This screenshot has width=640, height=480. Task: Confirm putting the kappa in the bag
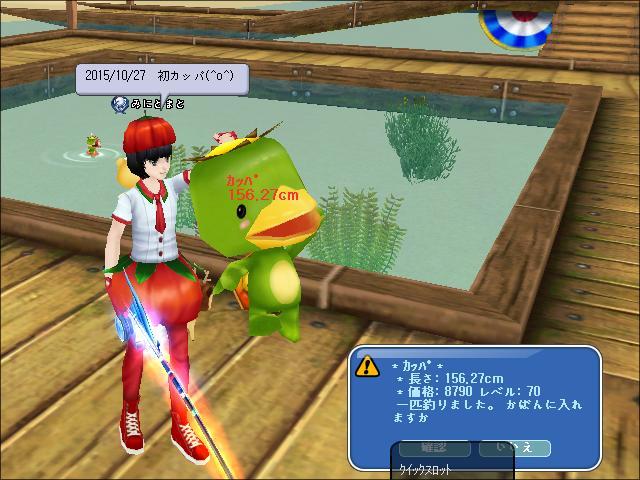click(x=433, y=446)
